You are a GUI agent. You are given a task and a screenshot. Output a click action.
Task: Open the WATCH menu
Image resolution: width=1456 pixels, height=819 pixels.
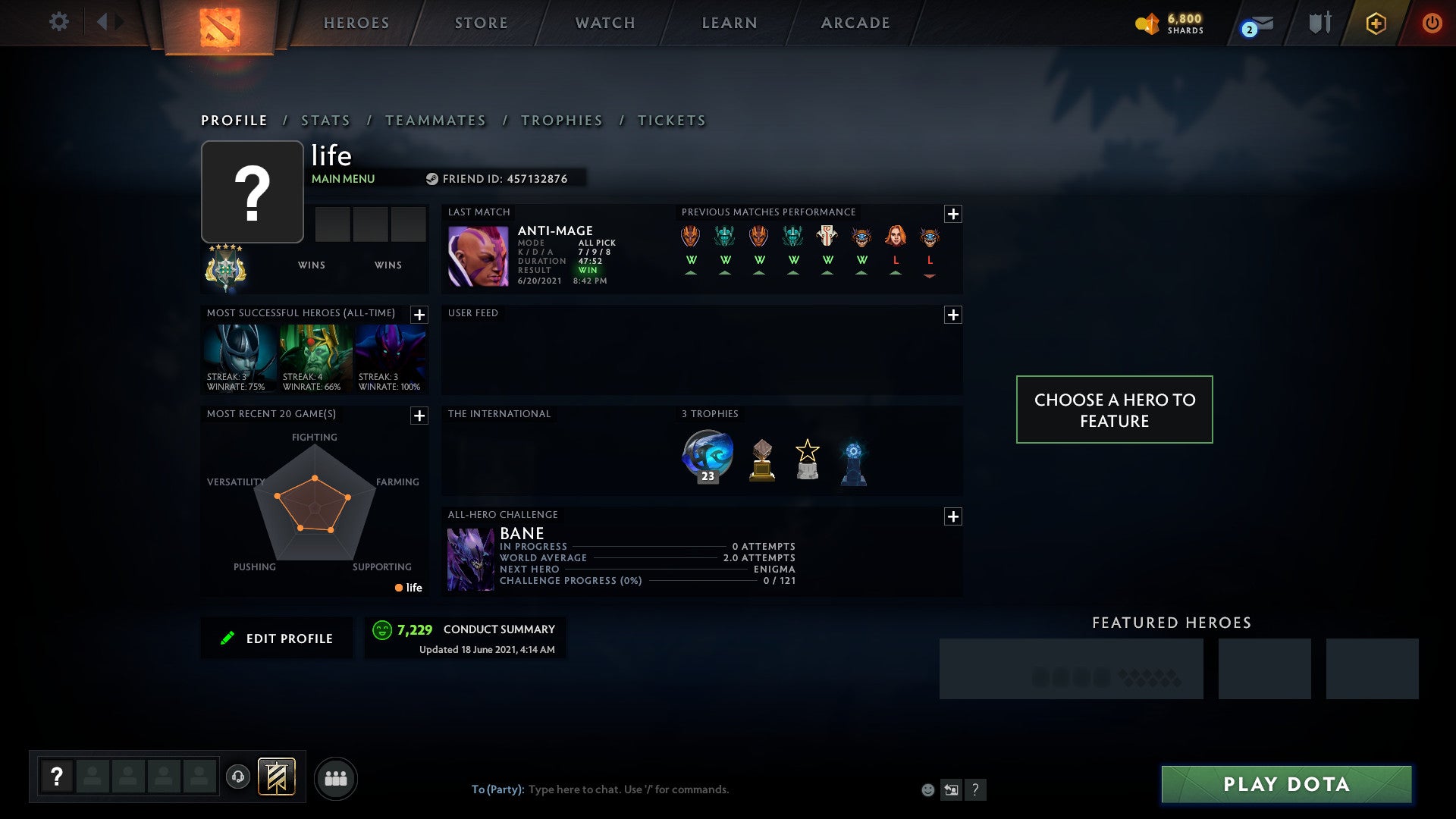tap(604, 22)
